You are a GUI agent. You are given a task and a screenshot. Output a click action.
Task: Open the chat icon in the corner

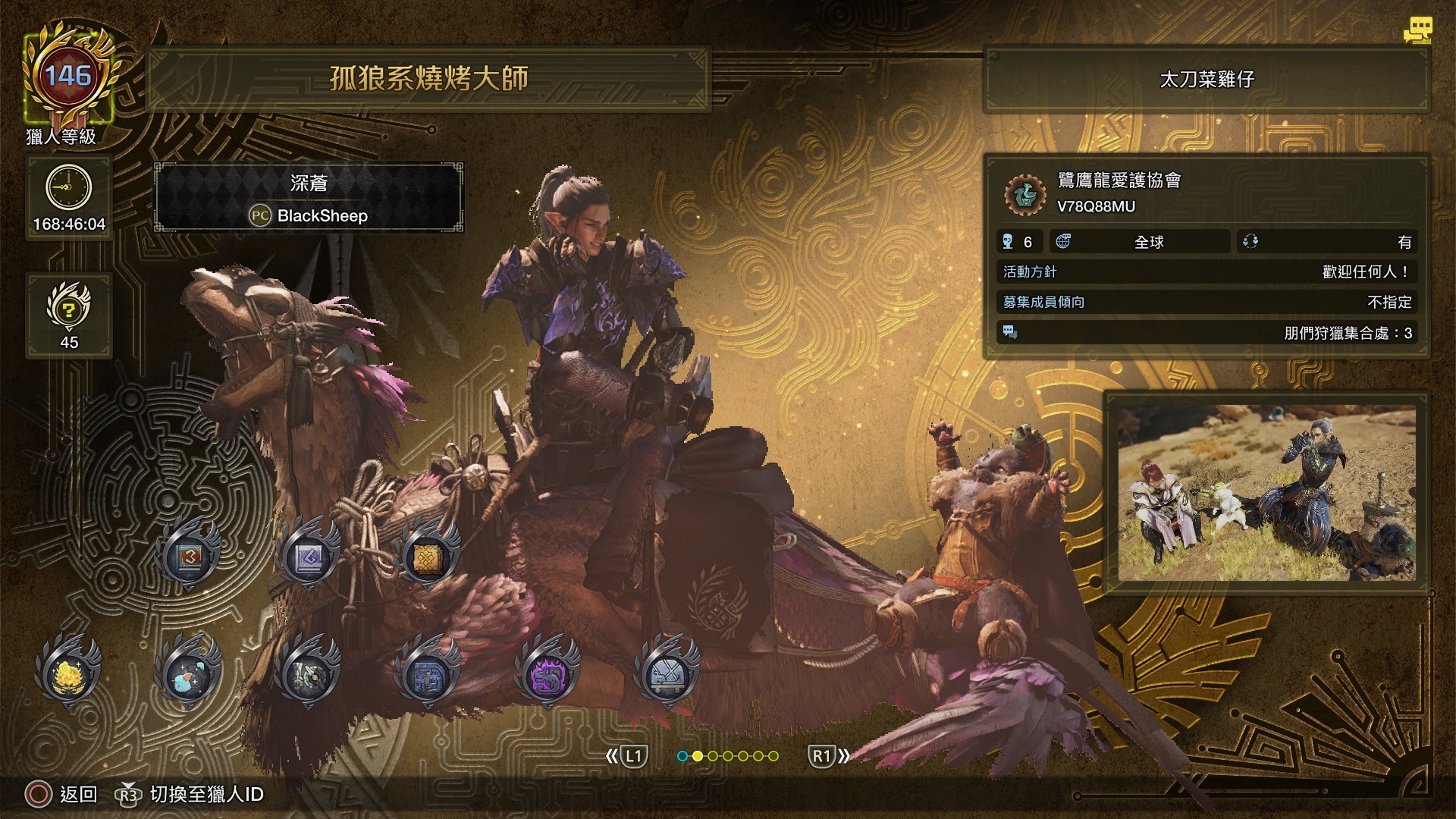[x=1417, y=30]
